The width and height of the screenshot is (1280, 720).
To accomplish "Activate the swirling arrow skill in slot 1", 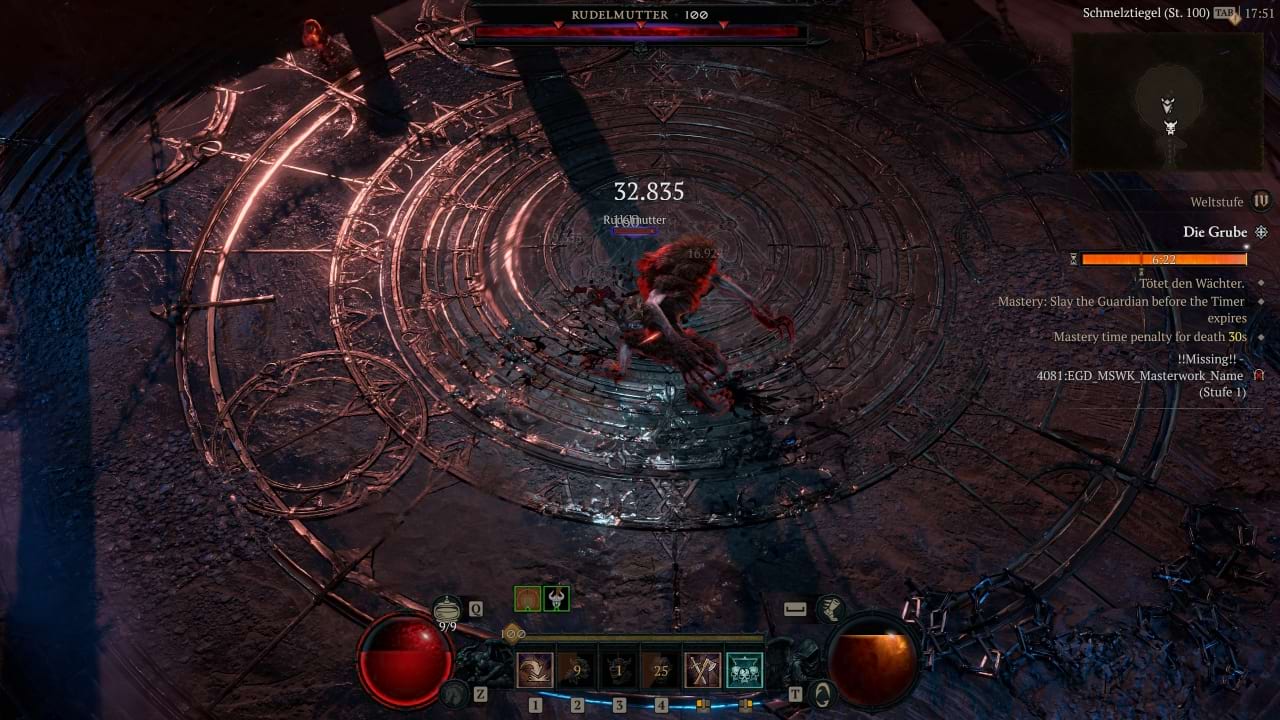I will click(x=535, y=670).
